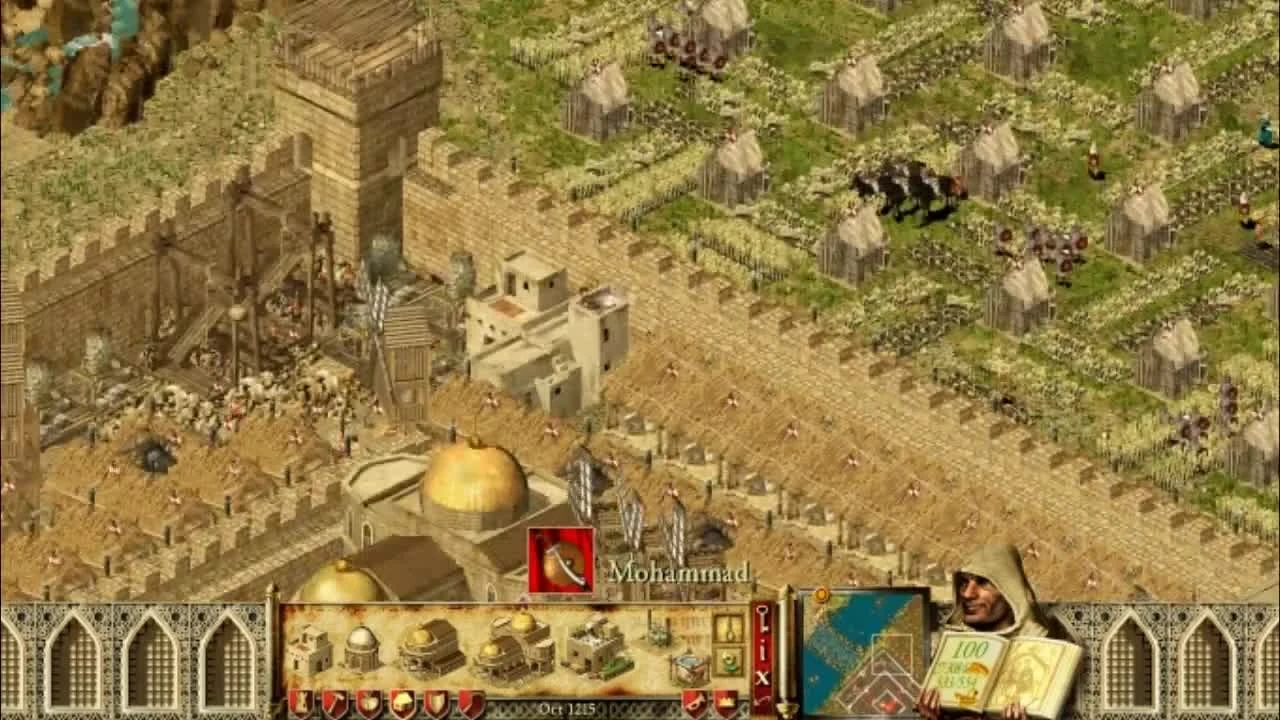
Task: Toggle the options key icon
Action: tap(763, 618)
